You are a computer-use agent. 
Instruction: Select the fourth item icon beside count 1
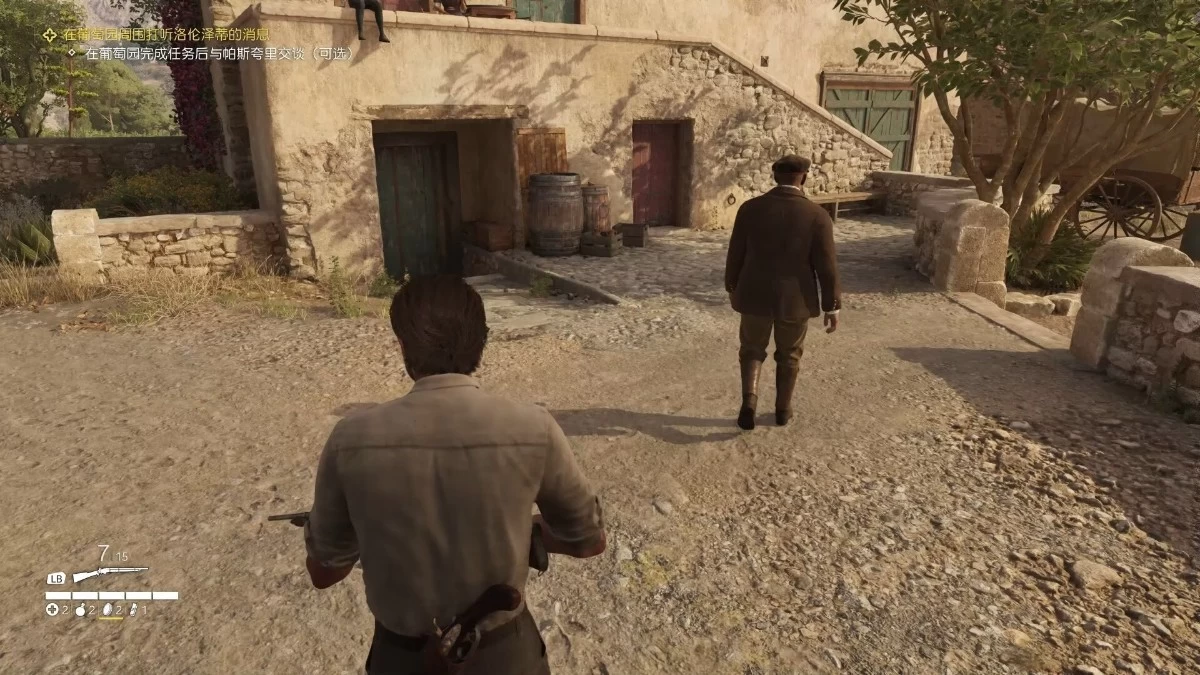[132, 609]
